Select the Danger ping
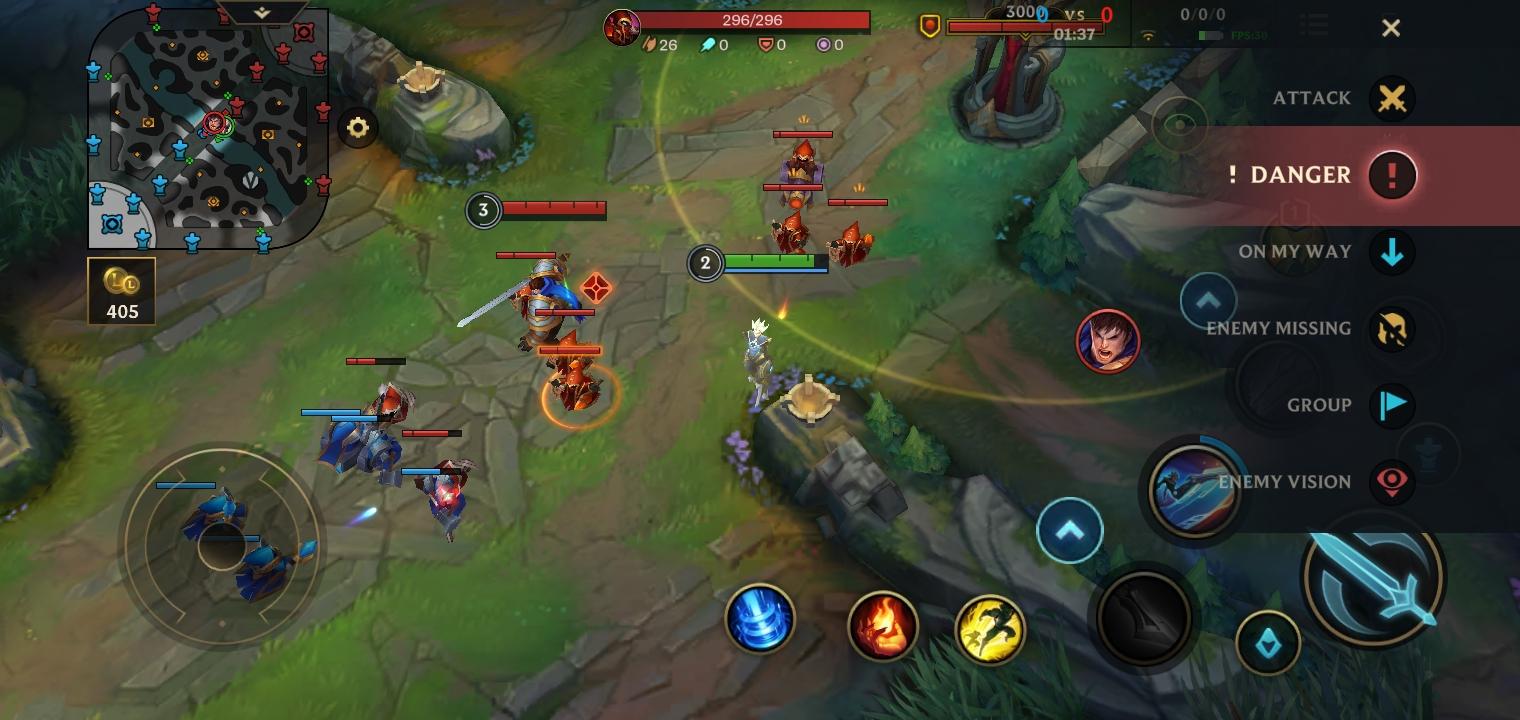The width and height of the screenshot is (1520, 720). [x=1391, y=175]
